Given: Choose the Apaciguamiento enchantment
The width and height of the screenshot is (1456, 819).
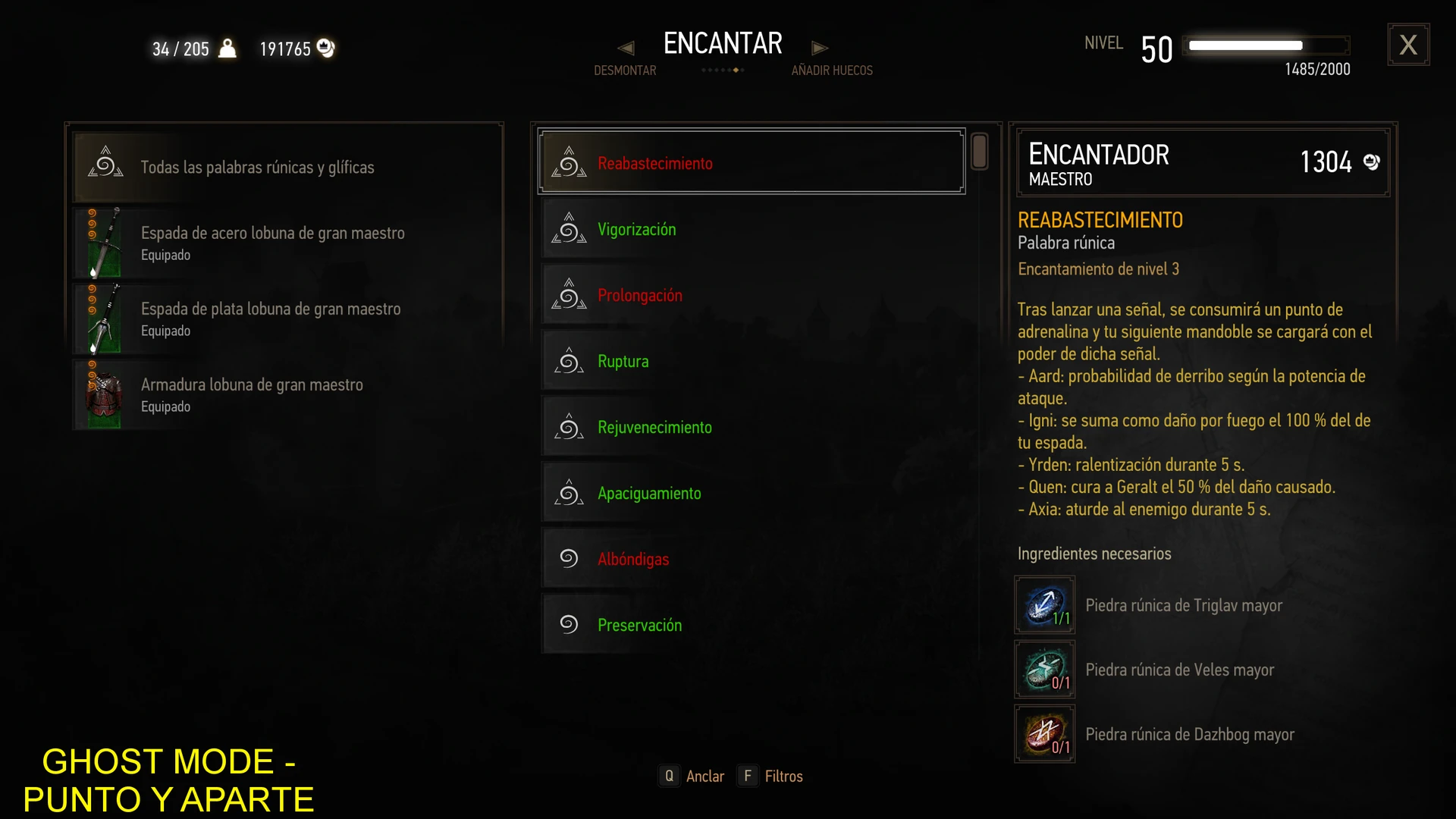Looking at the screenshot, I should tap(751, 493).
